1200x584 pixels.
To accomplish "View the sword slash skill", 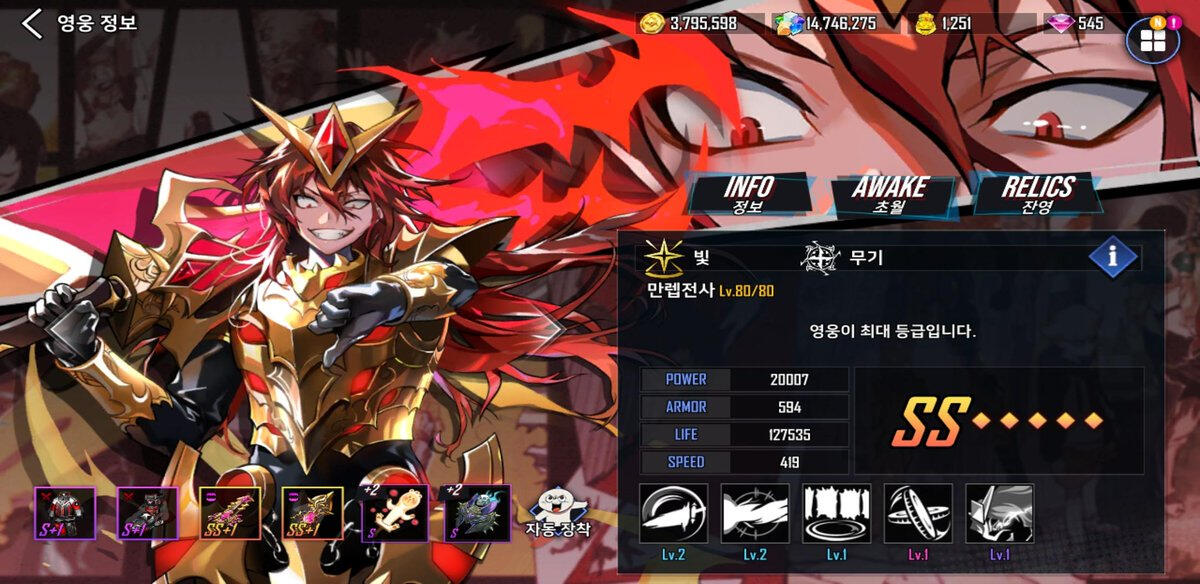I will (674, 514).
